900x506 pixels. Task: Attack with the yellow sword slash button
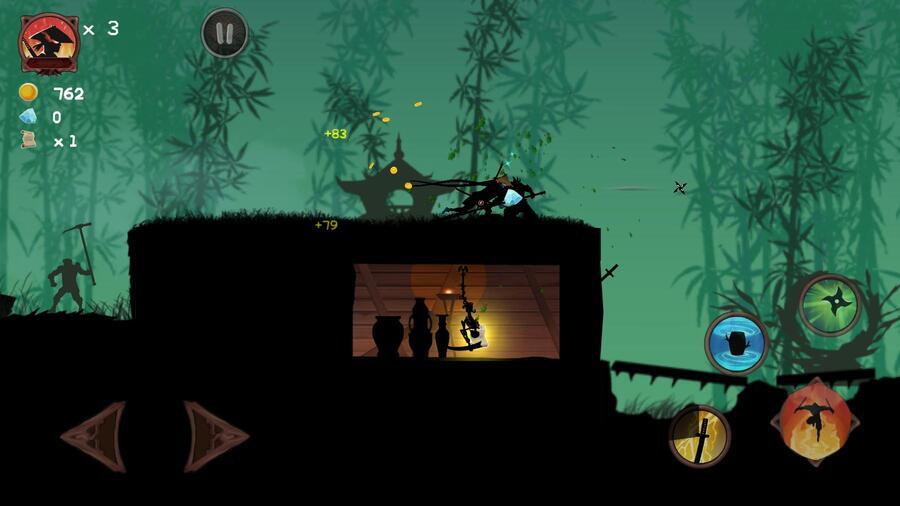(700, 435)
